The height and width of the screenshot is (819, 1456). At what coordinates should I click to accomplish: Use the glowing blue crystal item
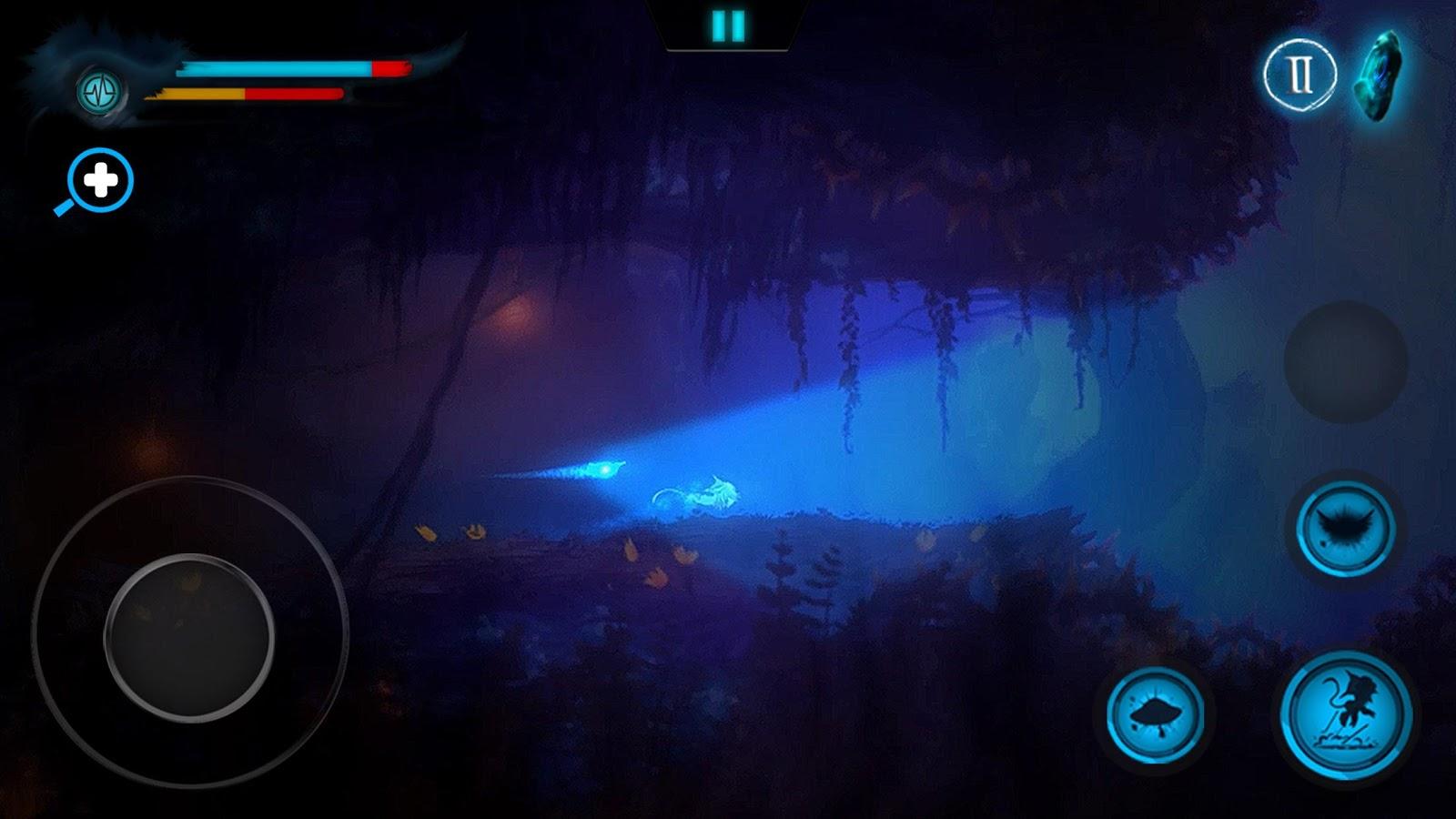point(1380,75)
